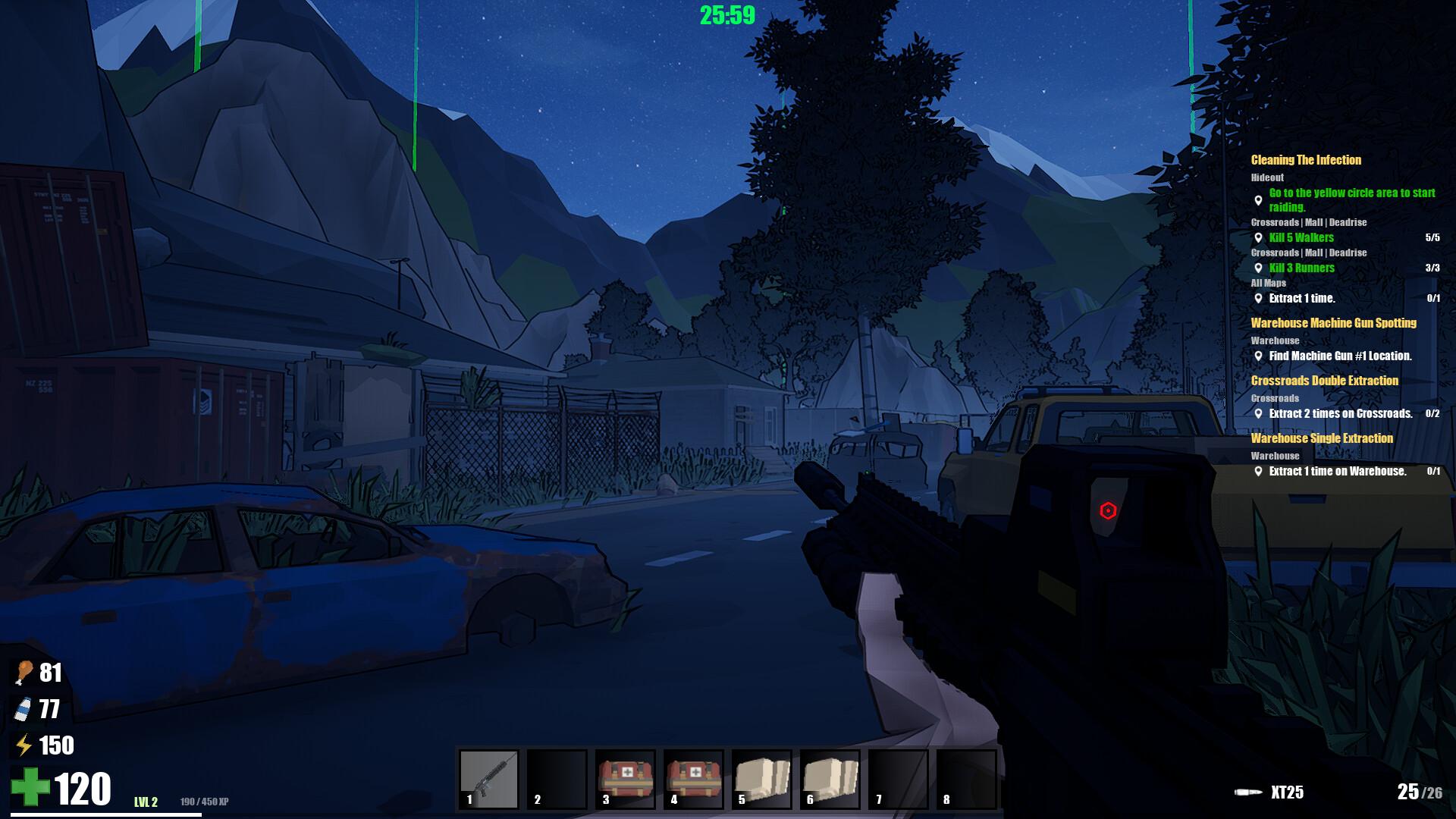Click the Kill 5 Walkers objective
This screenshot has width=1456, height=819.
coord(1301,237)
